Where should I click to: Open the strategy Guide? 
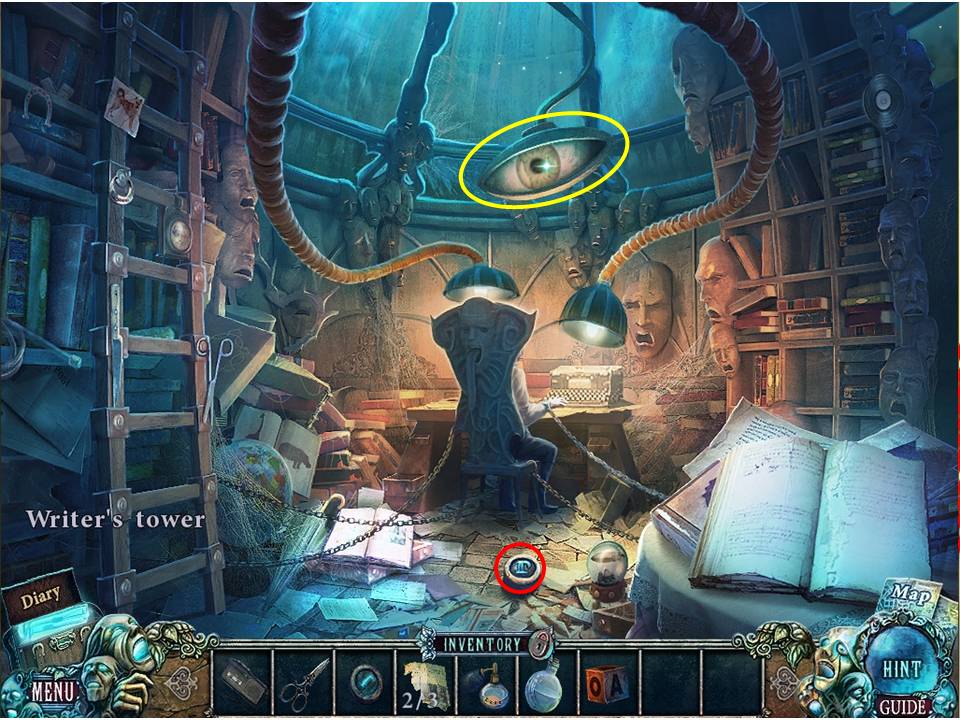[x=903, y=707]
